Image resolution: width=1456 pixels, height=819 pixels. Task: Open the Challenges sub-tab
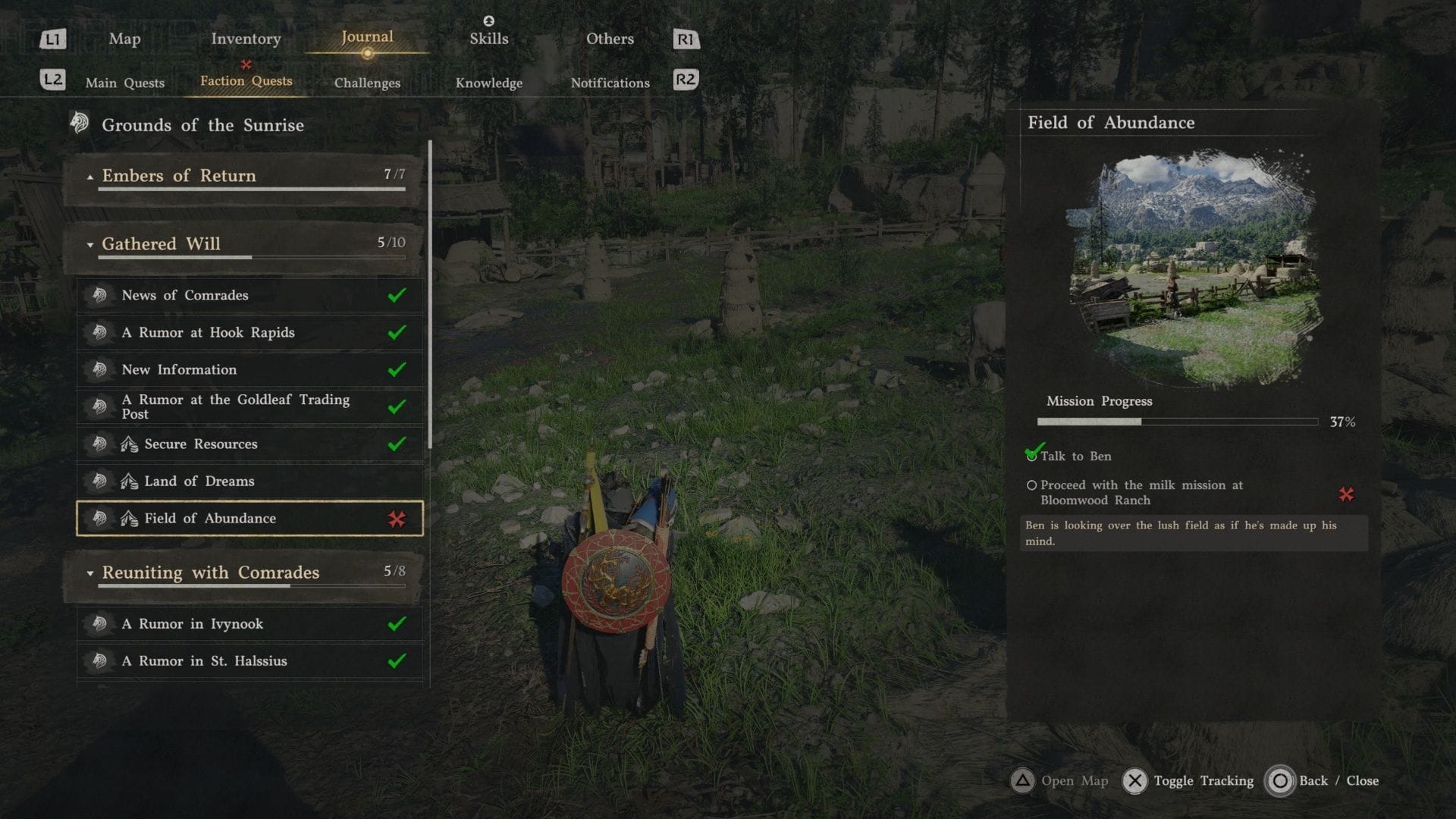(367, 83)
